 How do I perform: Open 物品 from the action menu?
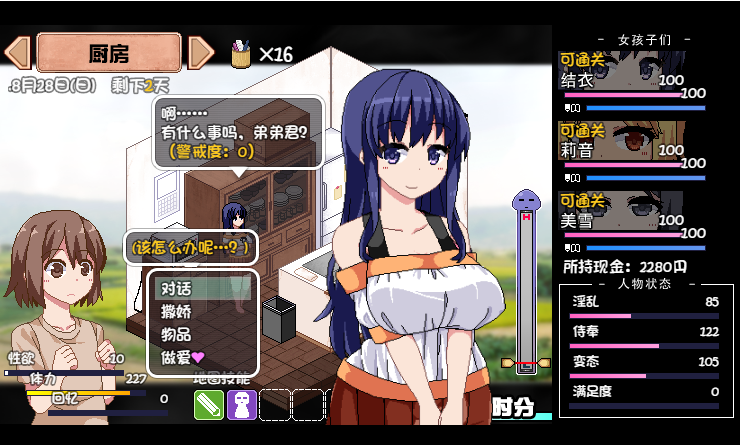pos(177,334)
